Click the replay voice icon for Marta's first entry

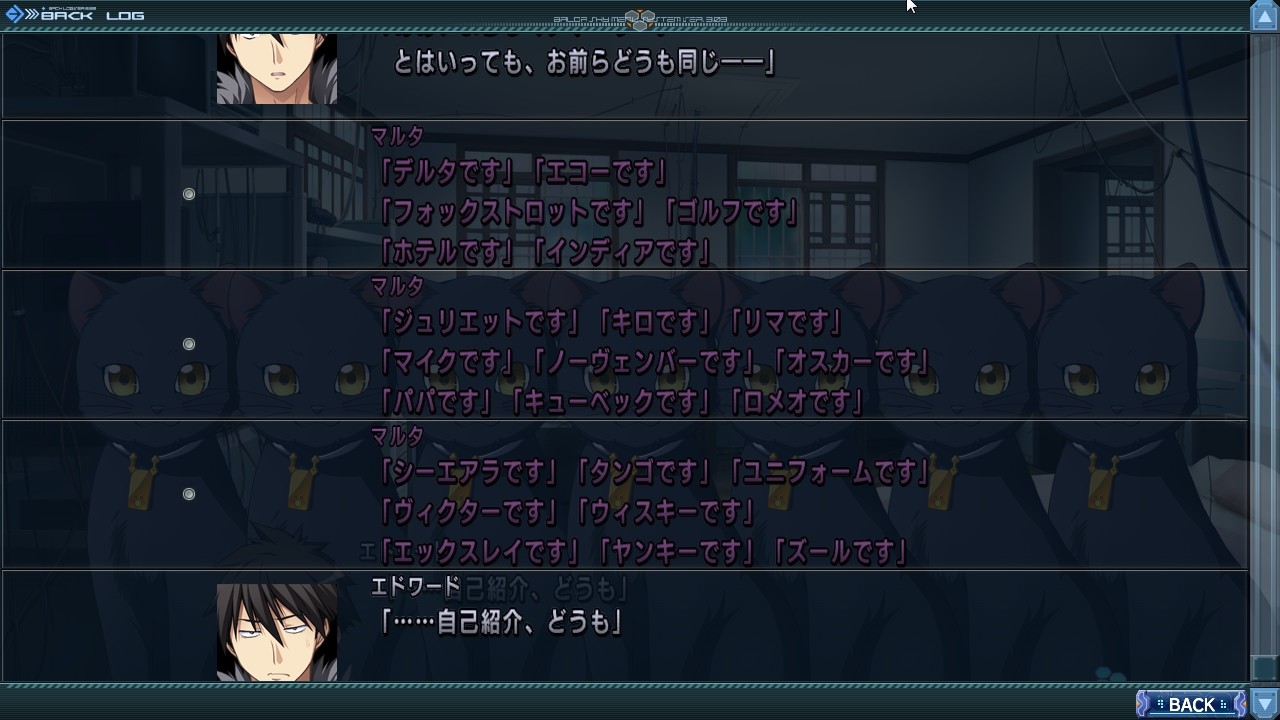click(x=189, y=193)
